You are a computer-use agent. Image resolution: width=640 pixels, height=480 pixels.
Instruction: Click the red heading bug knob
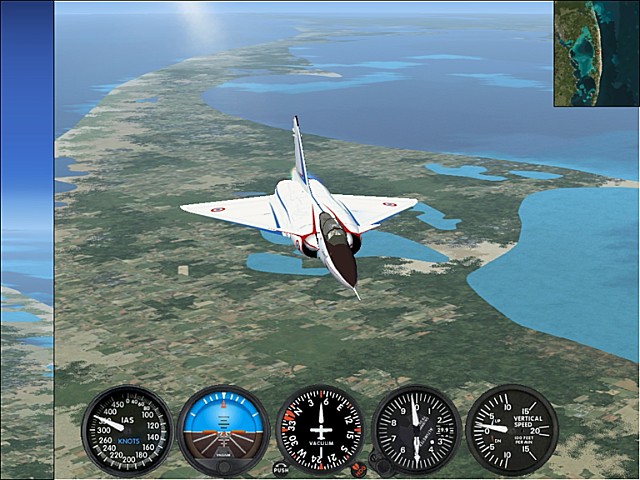(x=358, y=466)
